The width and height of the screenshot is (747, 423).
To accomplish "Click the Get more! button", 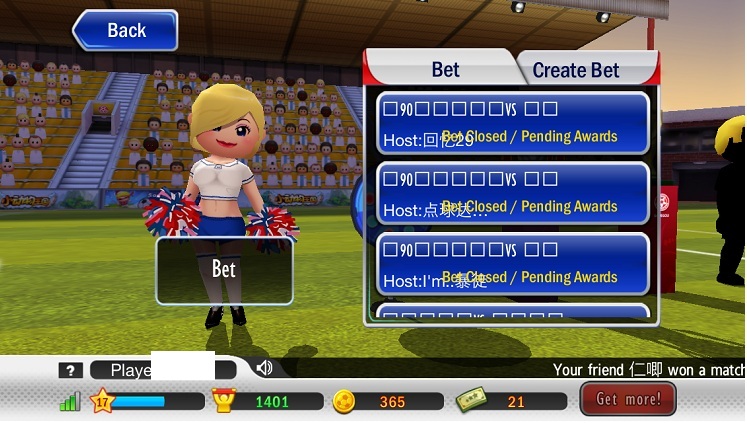I will (x=628, y=399).
